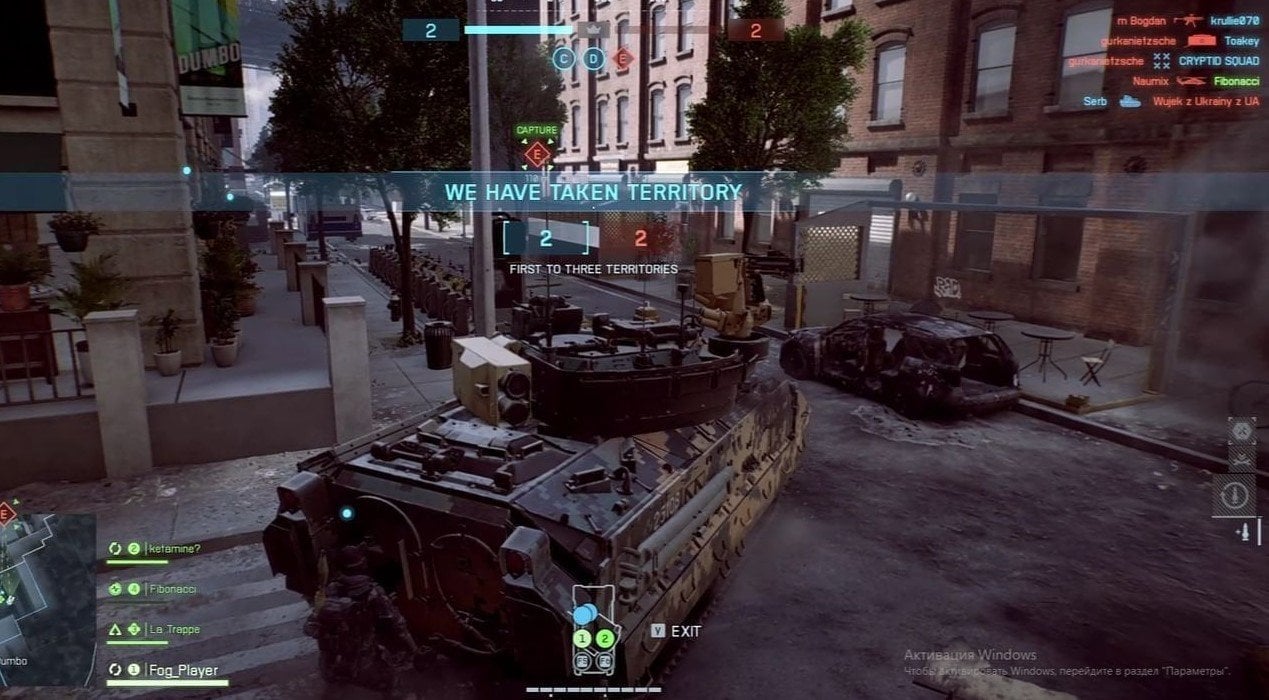Select the F5 vehicle seat
Image resolution: width=1269 pixels, height=700 pixels.
581,660
